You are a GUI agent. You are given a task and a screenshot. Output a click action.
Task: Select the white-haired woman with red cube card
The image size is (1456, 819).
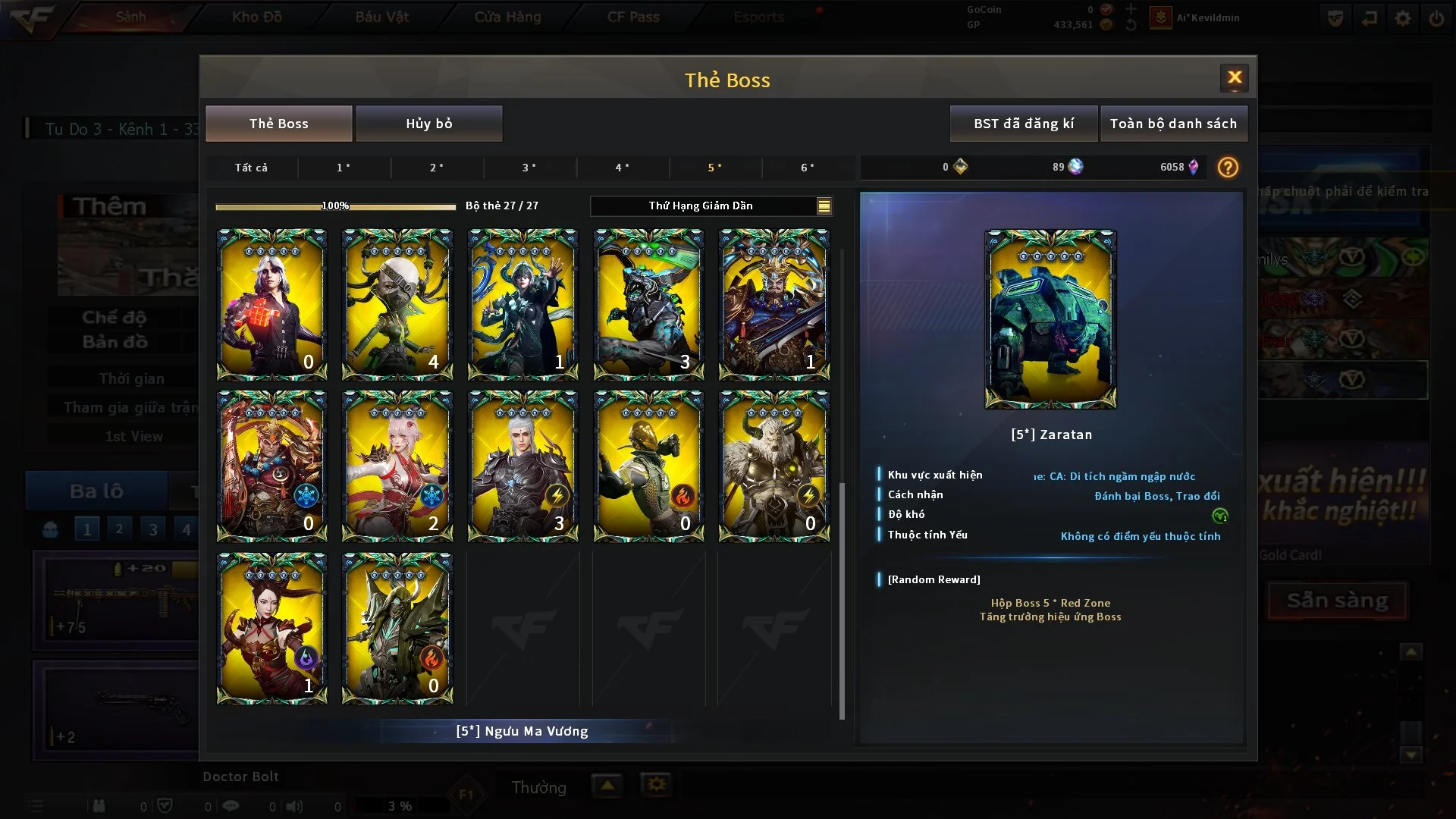pyautogui.click(x=271, y=304)
